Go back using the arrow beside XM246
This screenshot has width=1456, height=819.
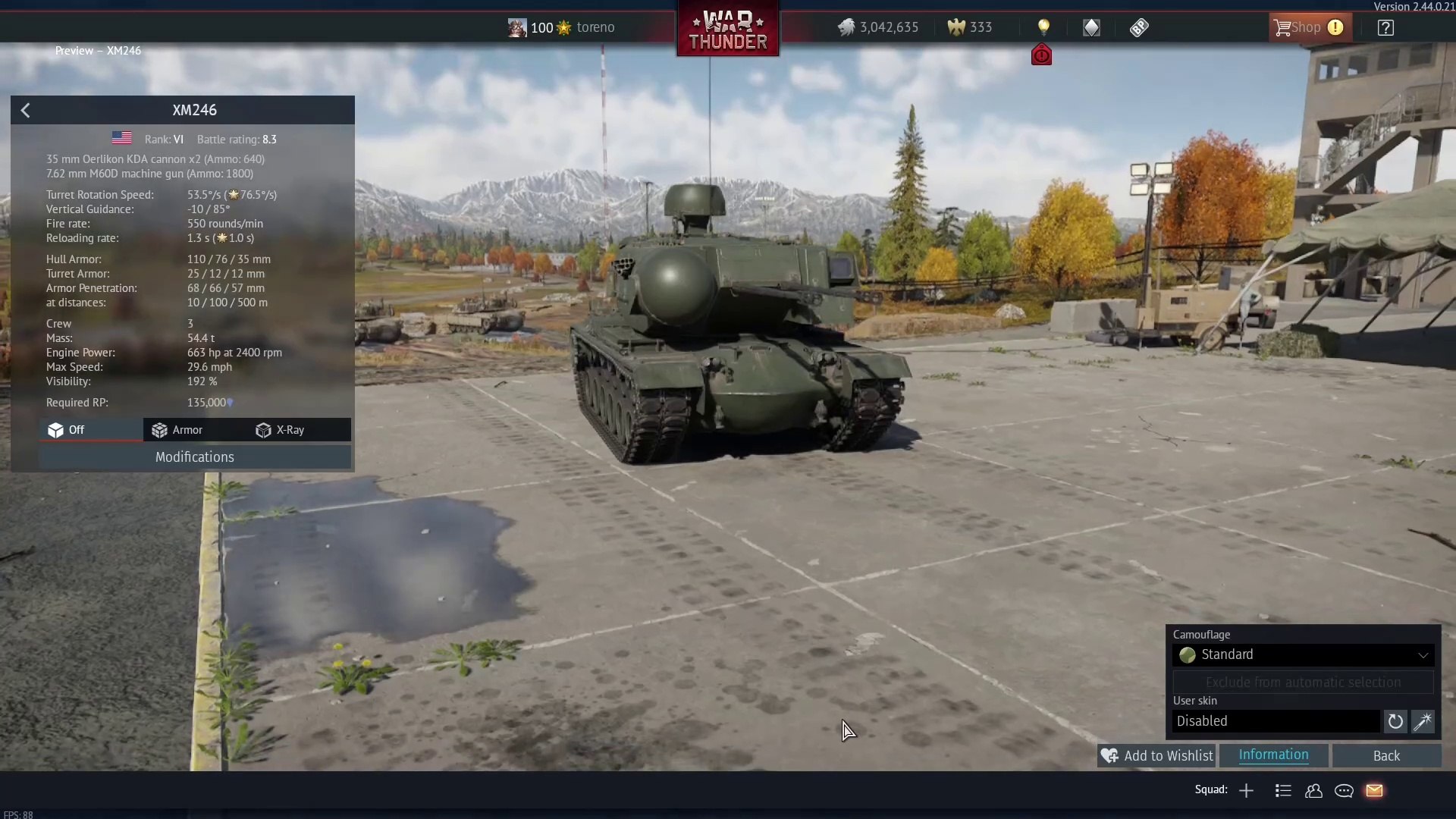26,111
